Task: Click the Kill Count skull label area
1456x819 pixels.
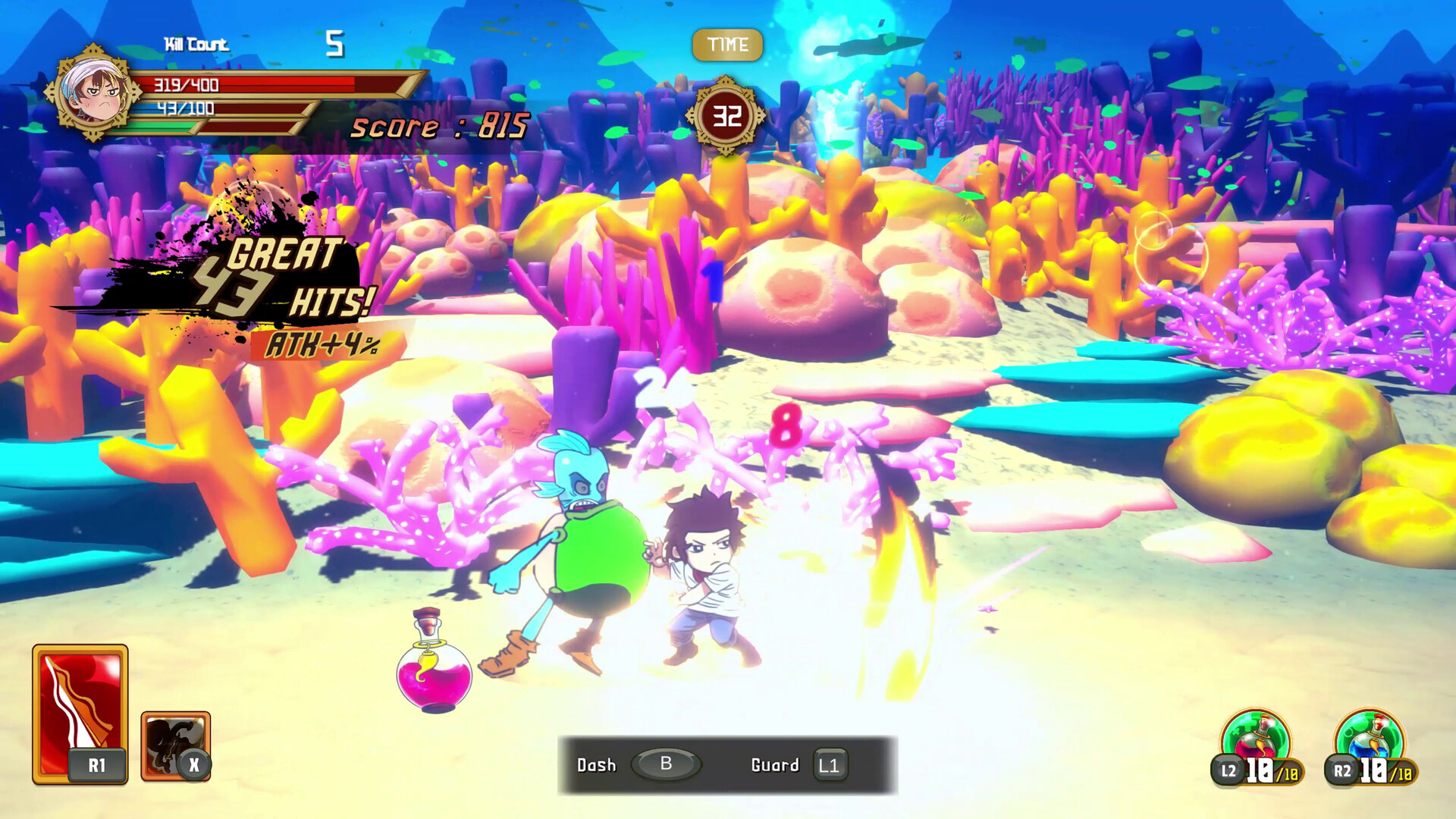Action: pos(199,44)
